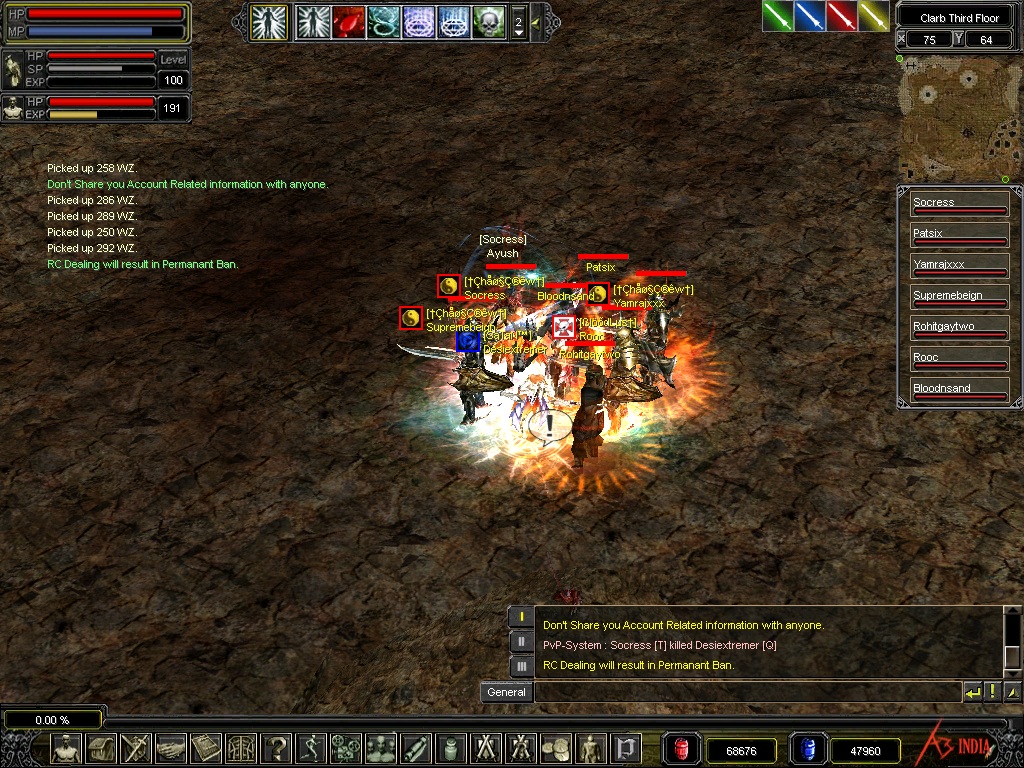Focus the chat message input field
This screenshot has width=1024, height=768.
point(745,692)
